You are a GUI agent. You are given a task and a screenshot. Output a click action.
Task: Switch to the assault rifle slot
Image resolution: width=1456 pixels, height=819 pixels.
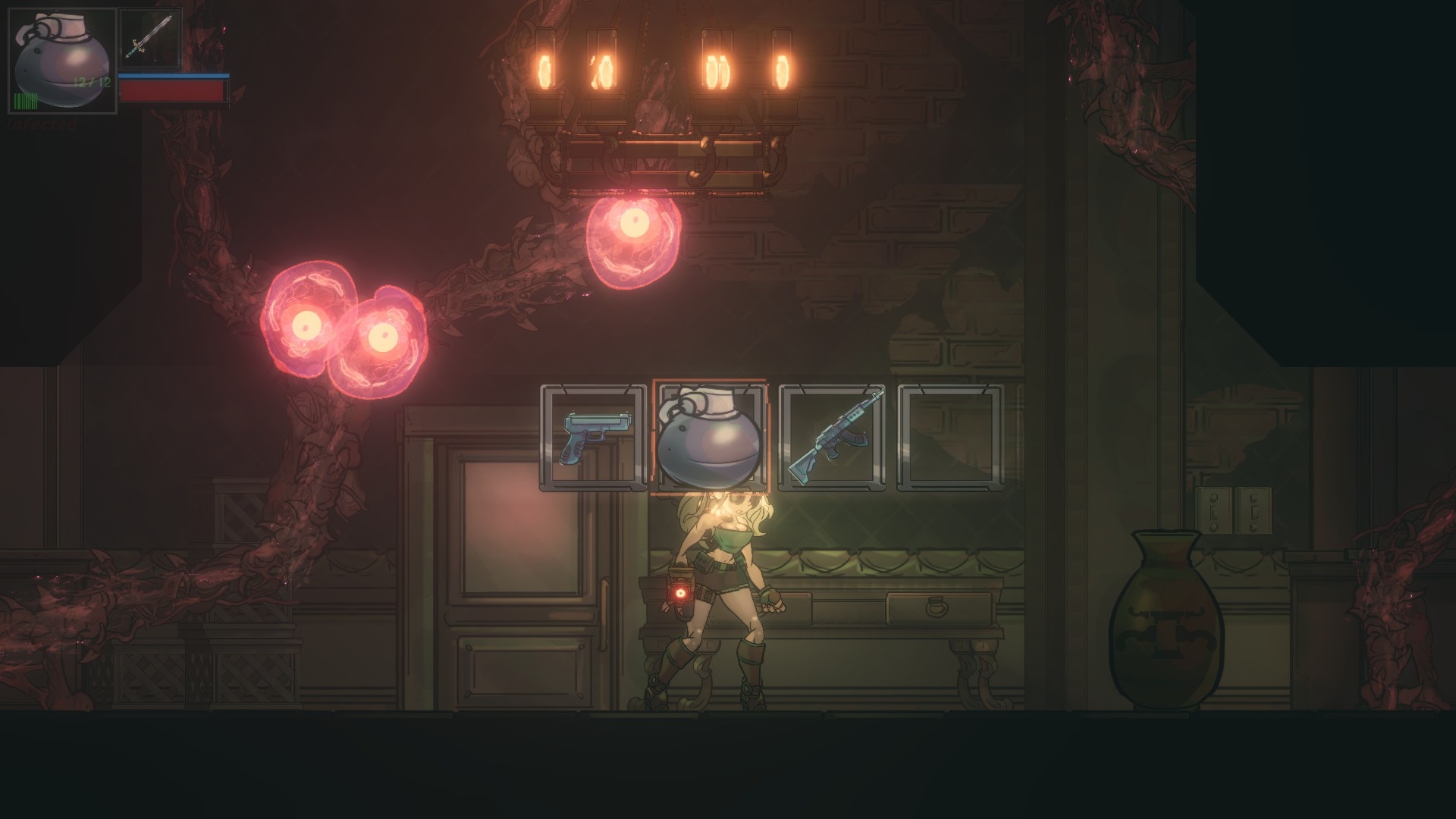click(832, 438)
